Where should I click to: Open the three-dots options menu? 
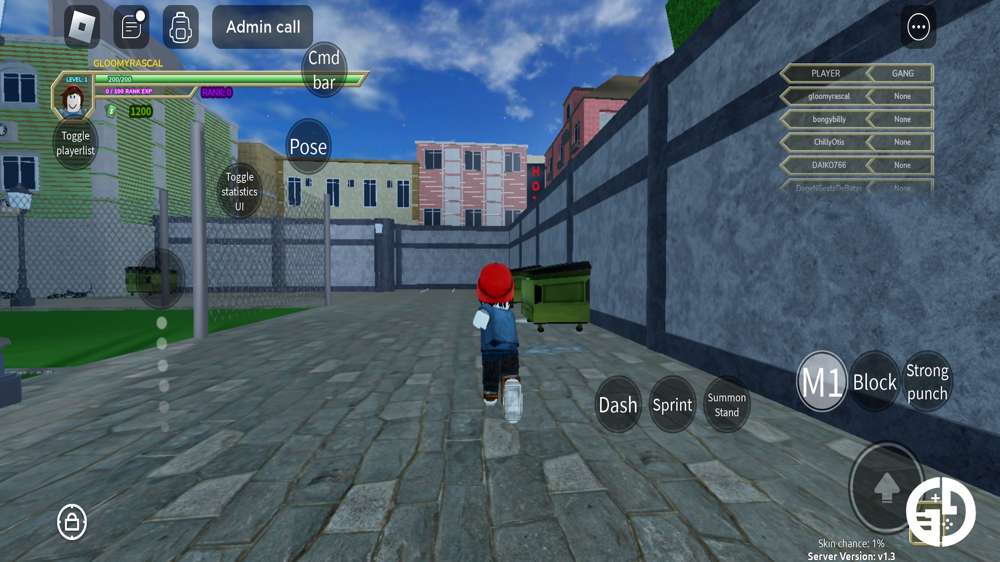(x=918, y=27)
